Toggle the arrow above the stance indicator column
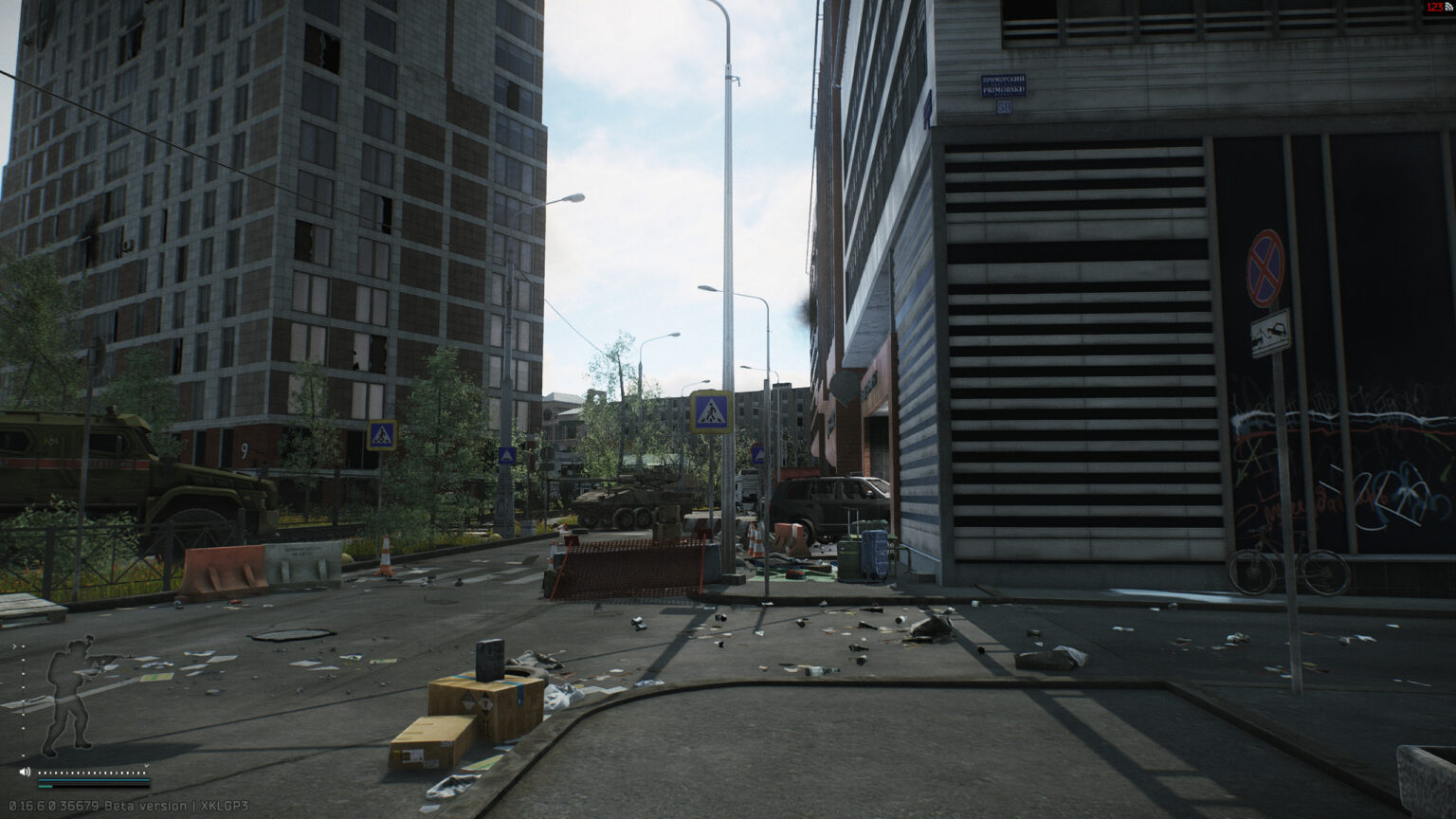The image size is (1456, 819). (x=14, y=646)
